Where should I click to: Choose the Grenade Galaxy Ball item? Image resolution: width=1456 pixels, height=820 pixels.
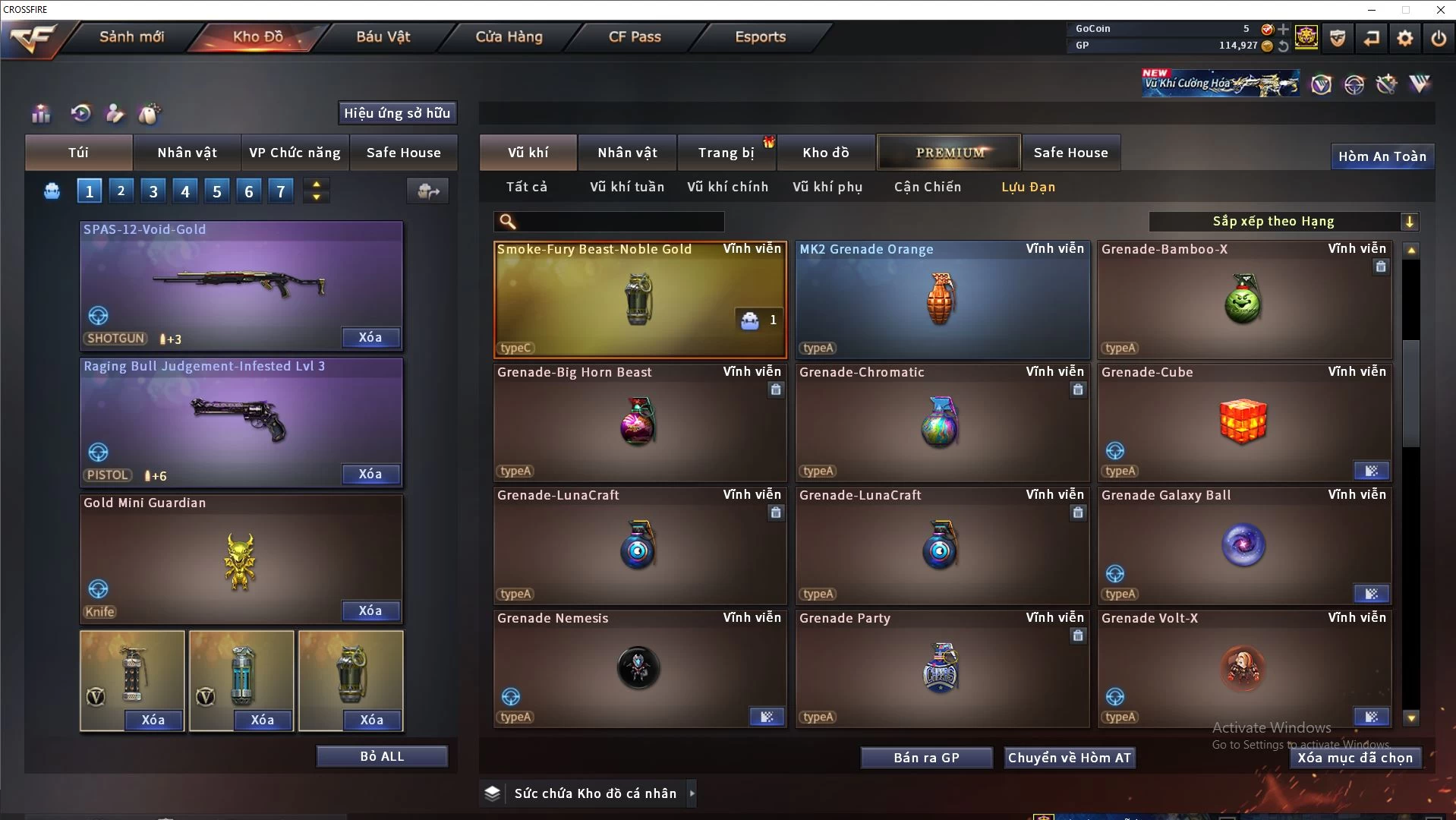coord(1244,546)
